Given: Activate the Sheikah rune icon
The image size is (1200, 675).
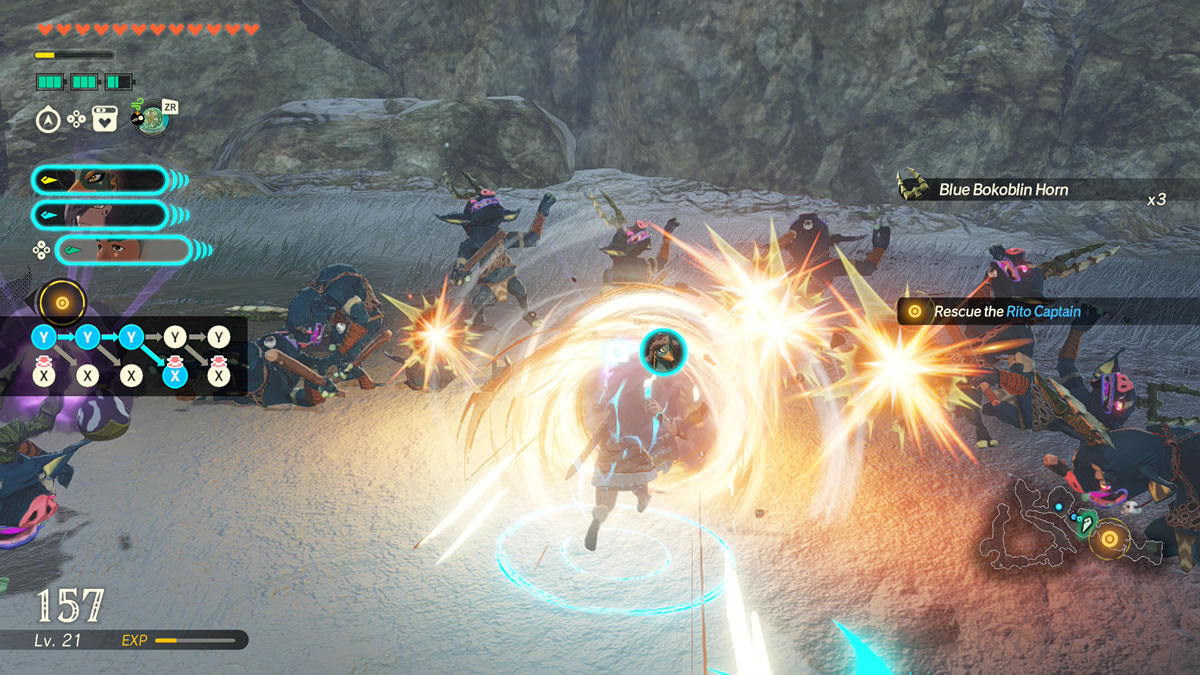Looking at the screenshot, I should tap(152, 119).
